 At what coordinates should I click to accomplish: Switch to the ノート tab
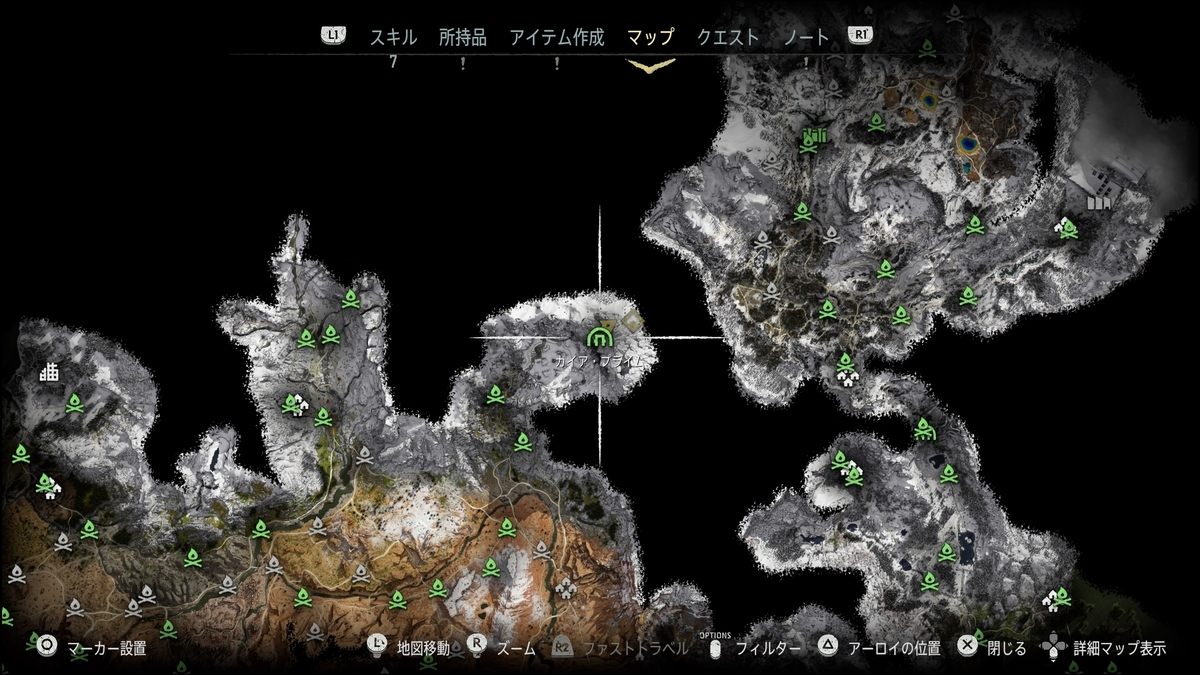(x=807, y=38)
